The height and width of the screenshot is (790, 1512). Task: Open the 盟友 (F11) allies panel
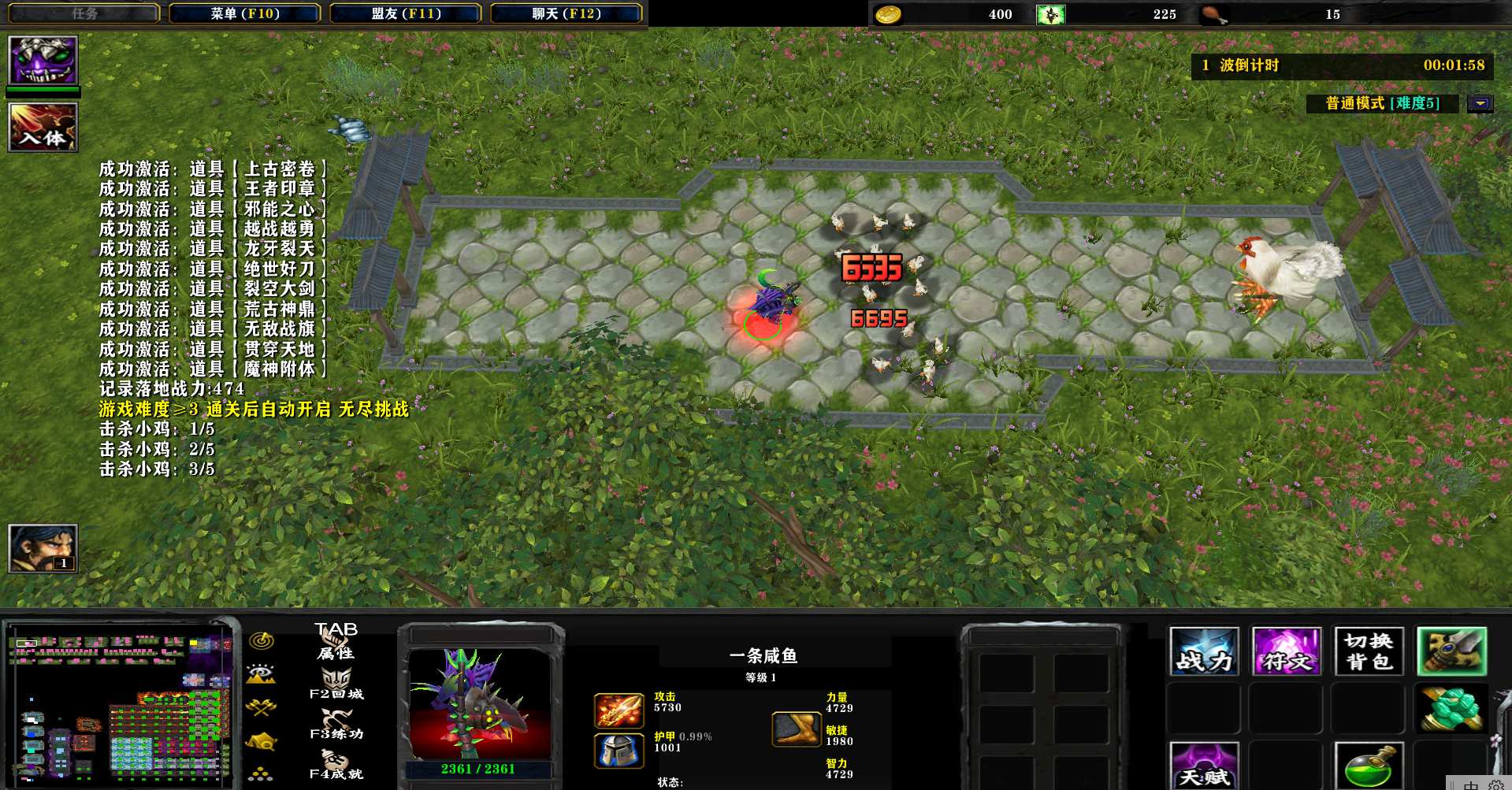pos(405,13)
